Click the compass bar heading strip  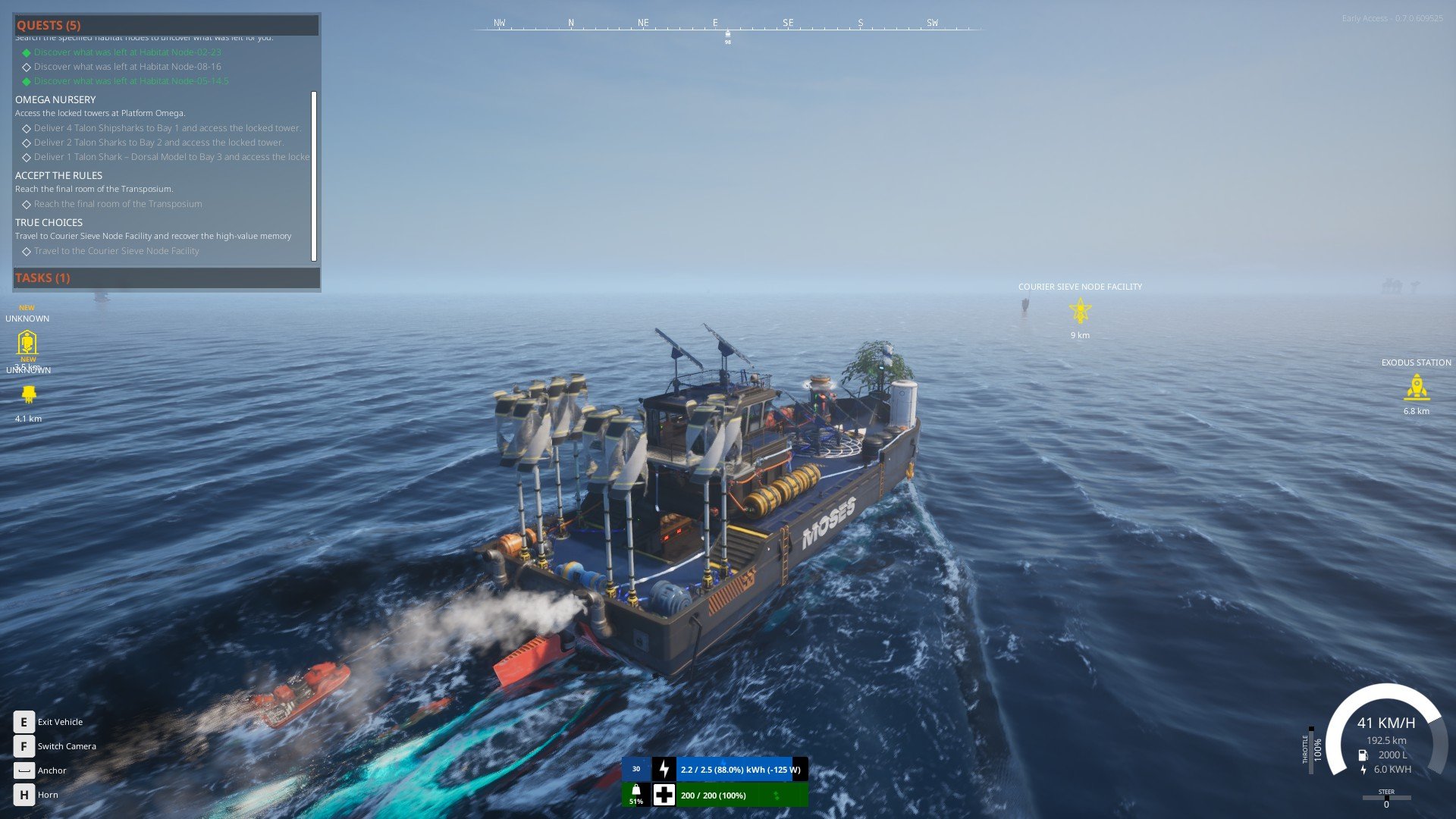tap(726, 26)
